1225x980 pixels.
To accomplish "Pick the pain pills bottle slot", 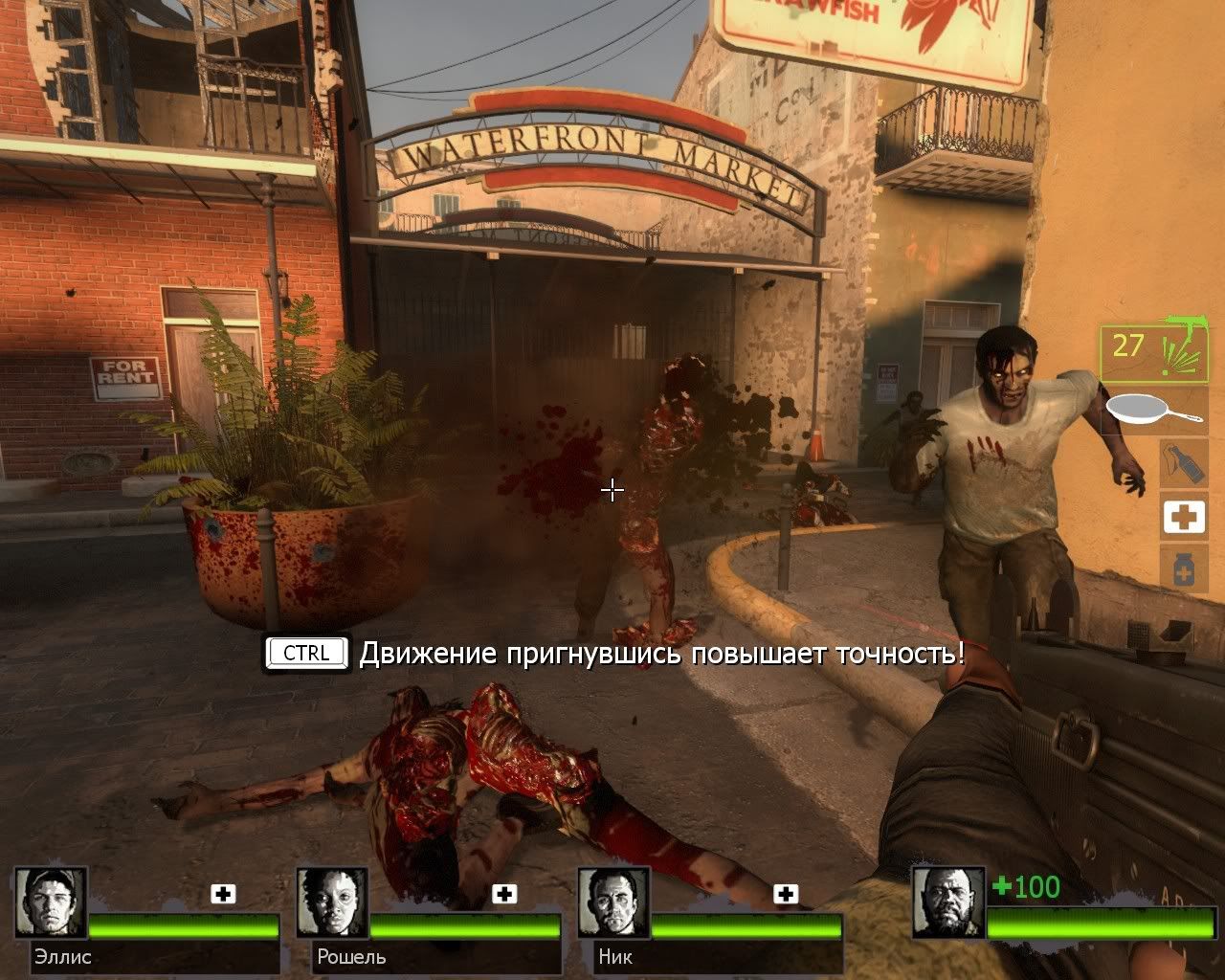I will coord(1183,568).
